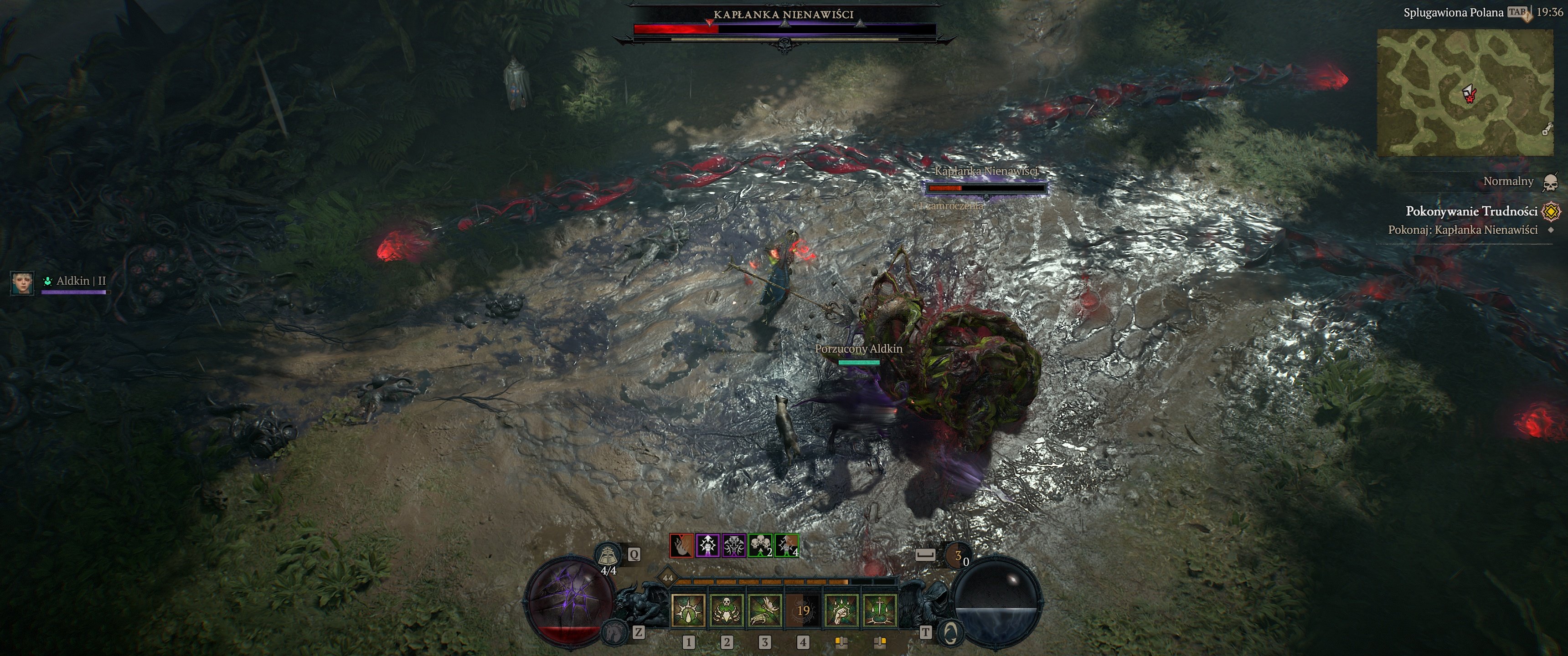Screen dimensions: 1568x656
Task: Click the red skull boss marker on minimap
Action: [x=1470, y=95]
